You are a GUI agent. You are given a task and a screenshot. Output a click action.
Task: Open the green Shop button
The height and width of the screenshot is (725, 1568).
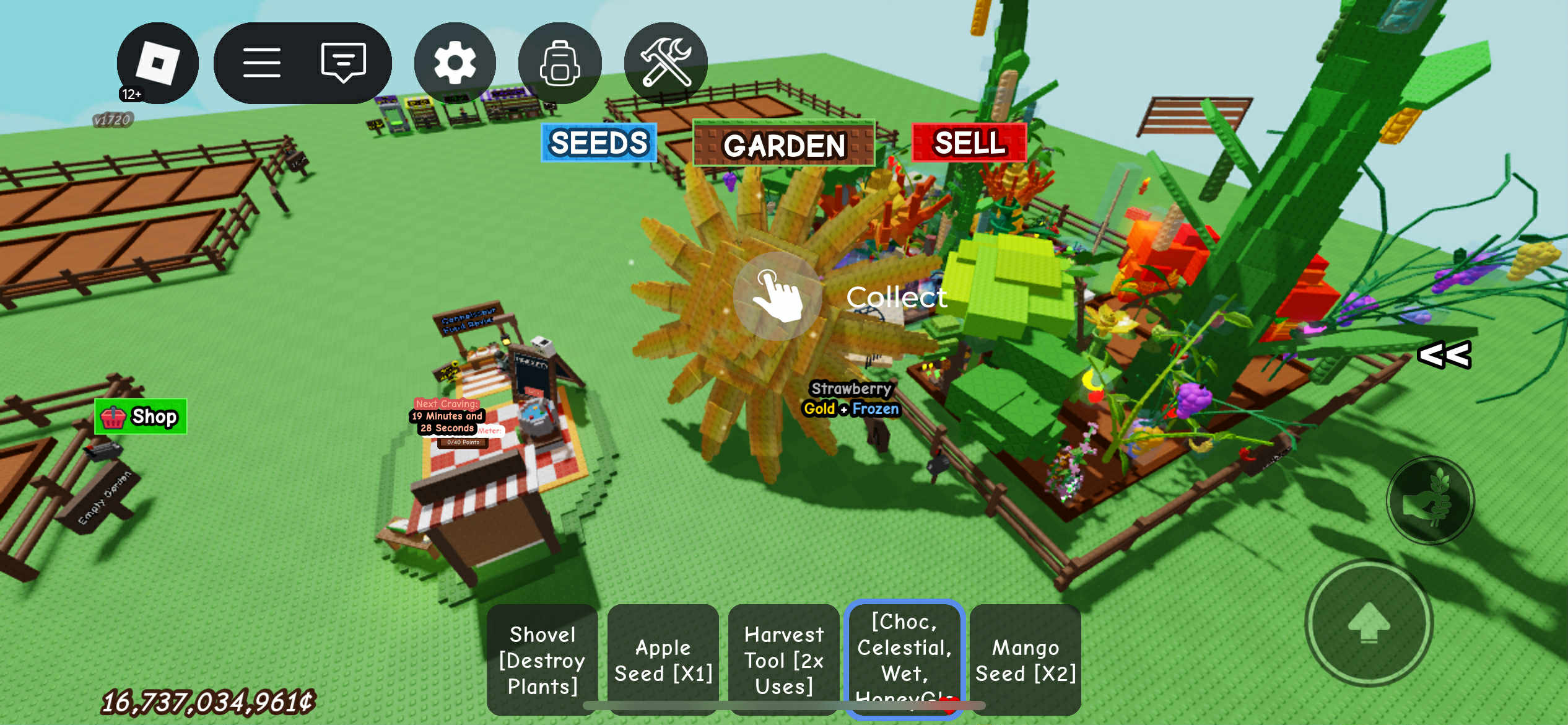(141, 417)
